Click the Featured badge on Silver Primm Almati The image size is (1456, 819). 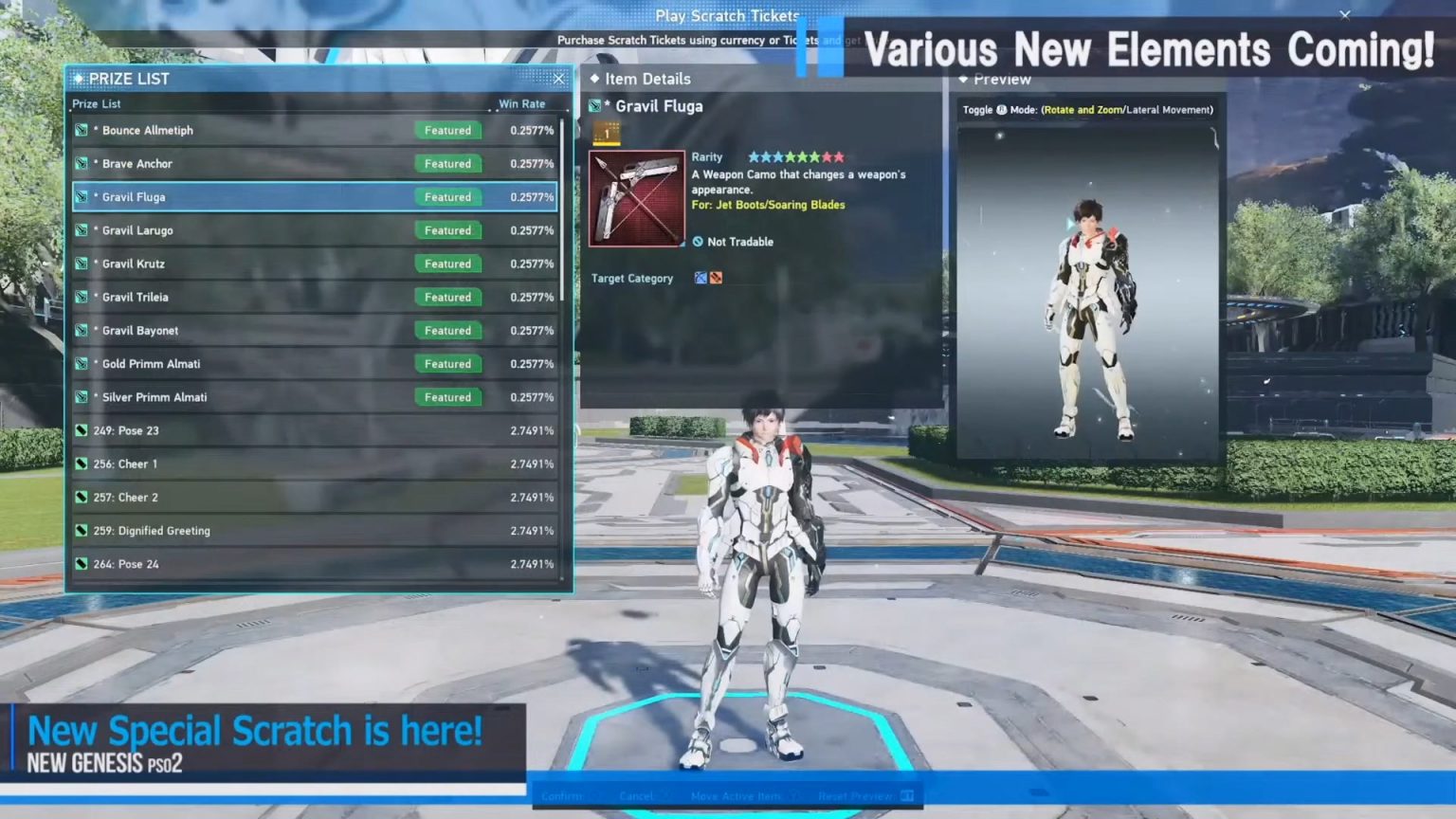point(447,397)
